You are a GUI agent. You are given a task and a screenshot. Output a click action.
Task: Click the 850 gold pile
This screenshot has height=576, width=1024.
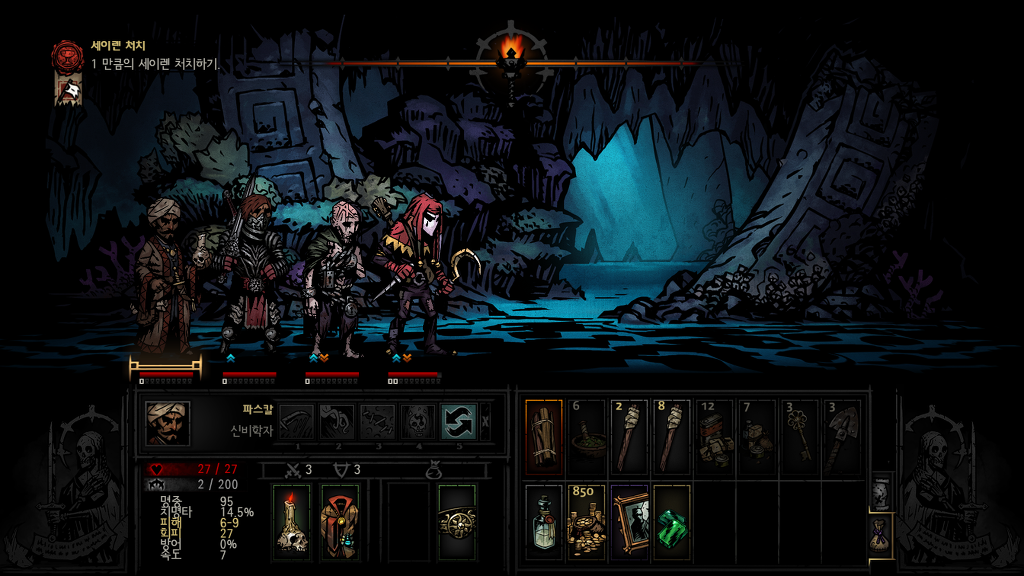click(587, 522)
